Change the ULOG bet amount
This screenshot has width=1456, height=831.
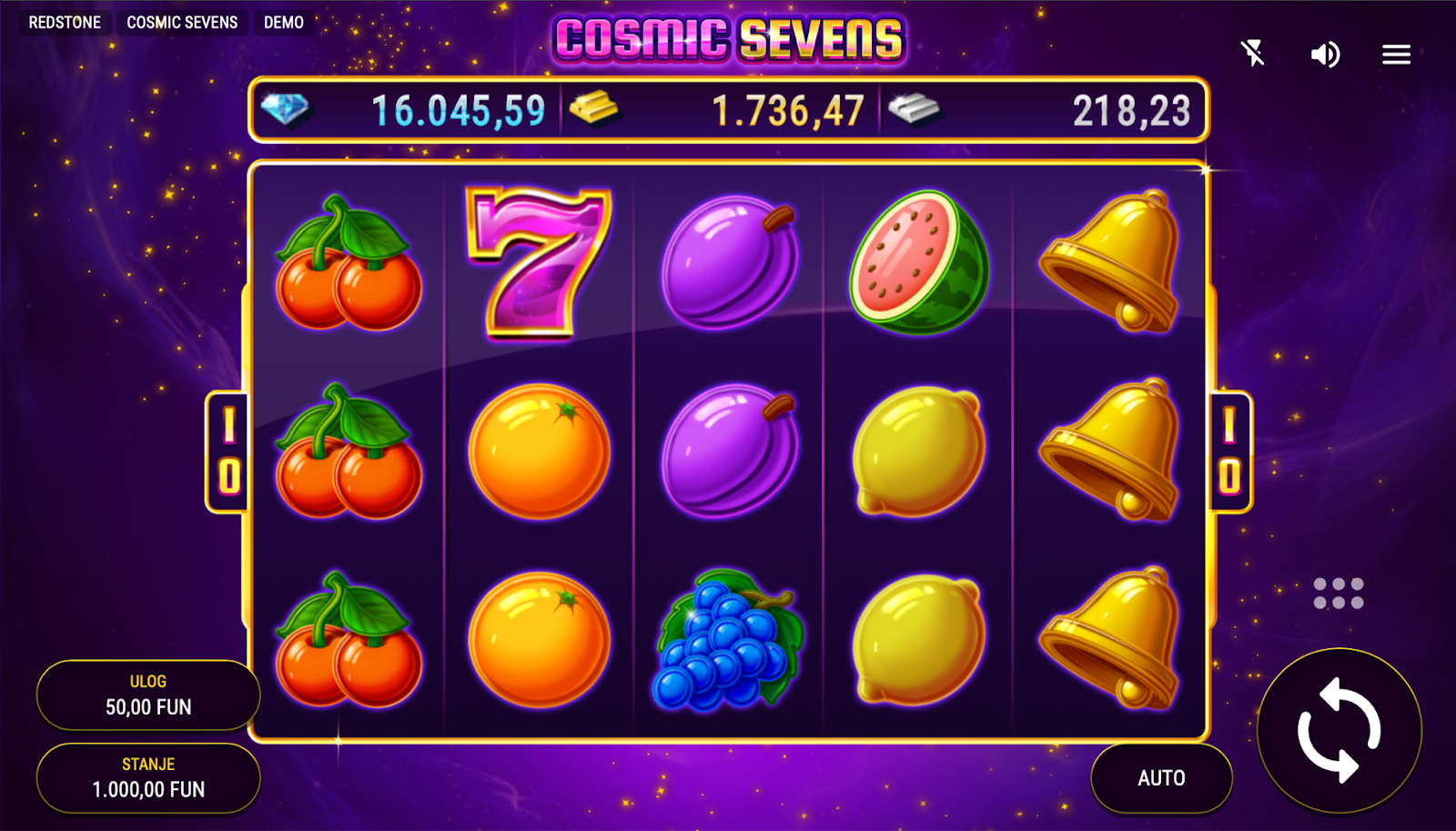tap(148, 695)
